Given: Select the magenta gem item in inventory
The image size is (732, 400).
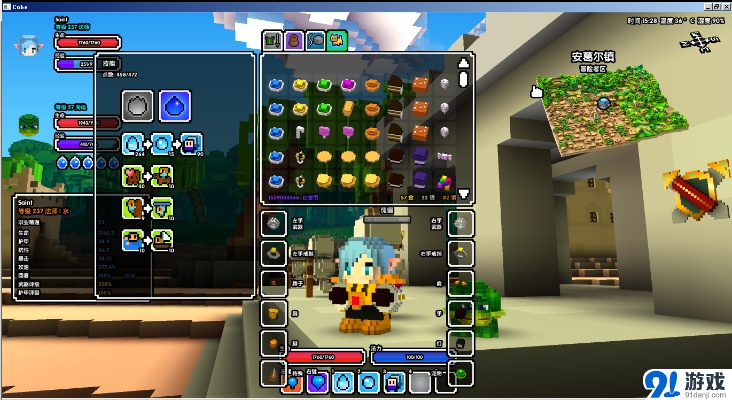Looking at the screenshot, I should click(x=349, y=84).
